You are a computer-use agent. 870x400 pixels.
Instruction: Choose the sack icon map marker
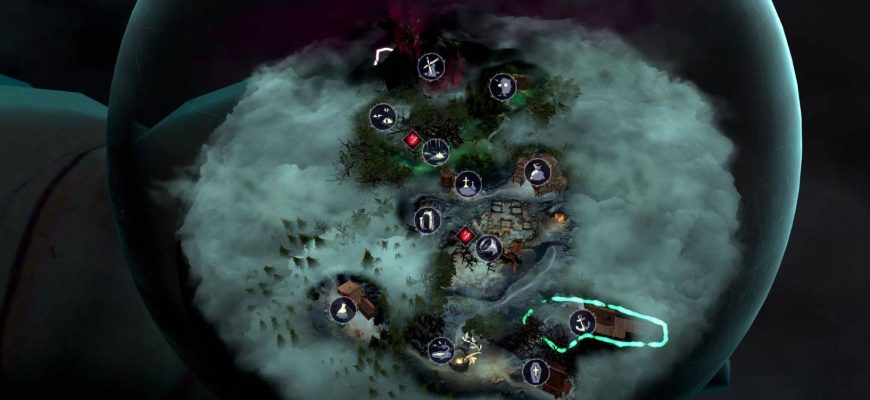tap(538, 172)
